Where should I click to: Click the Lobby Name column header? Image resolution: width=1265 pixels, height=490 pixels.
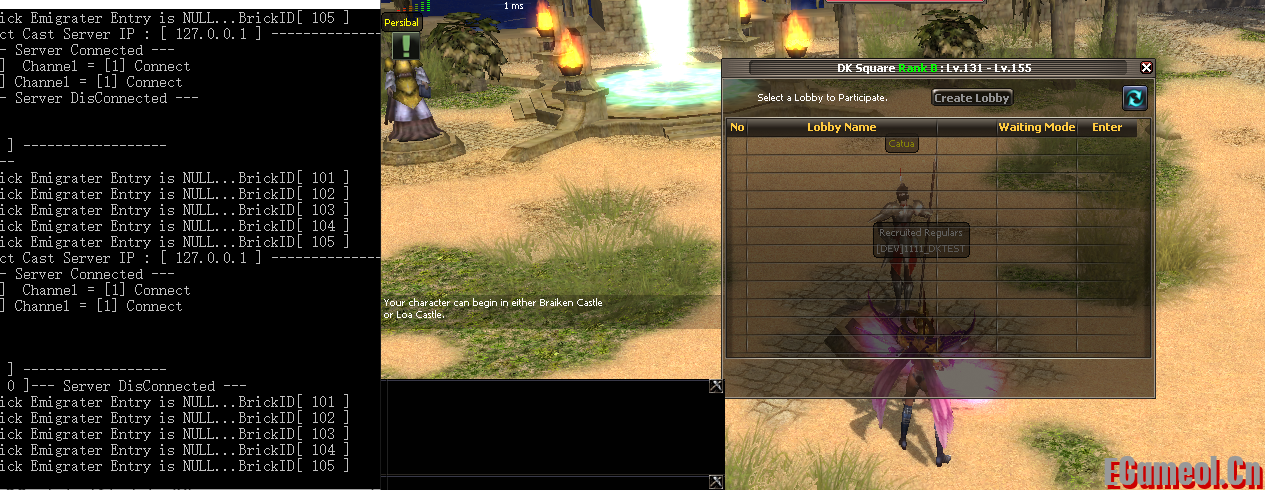(841, 128)
